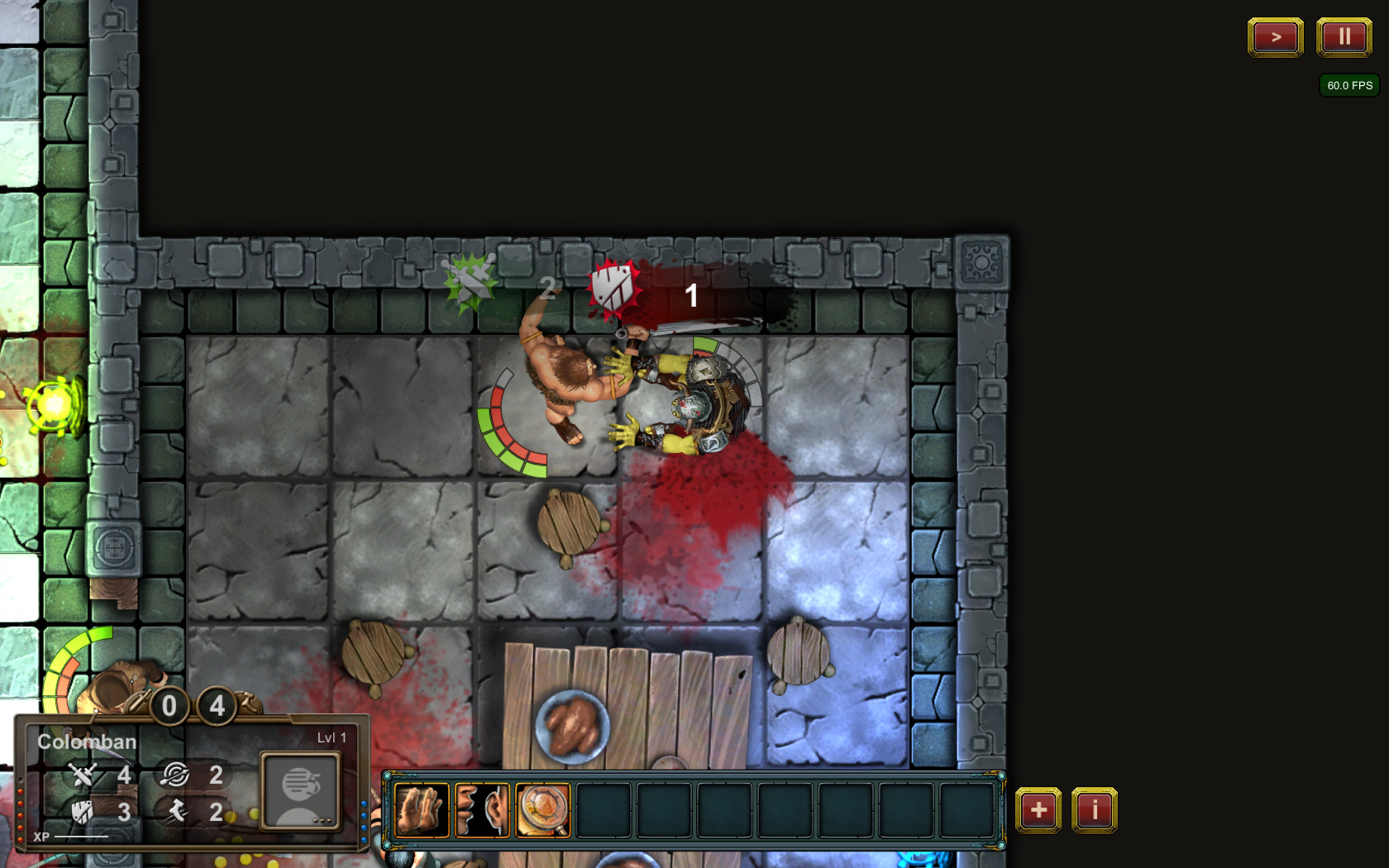This screenshot has width=1389, height=868.
Task: Open the red info button
Action: pyautogui.click(x=1094, y=810)
